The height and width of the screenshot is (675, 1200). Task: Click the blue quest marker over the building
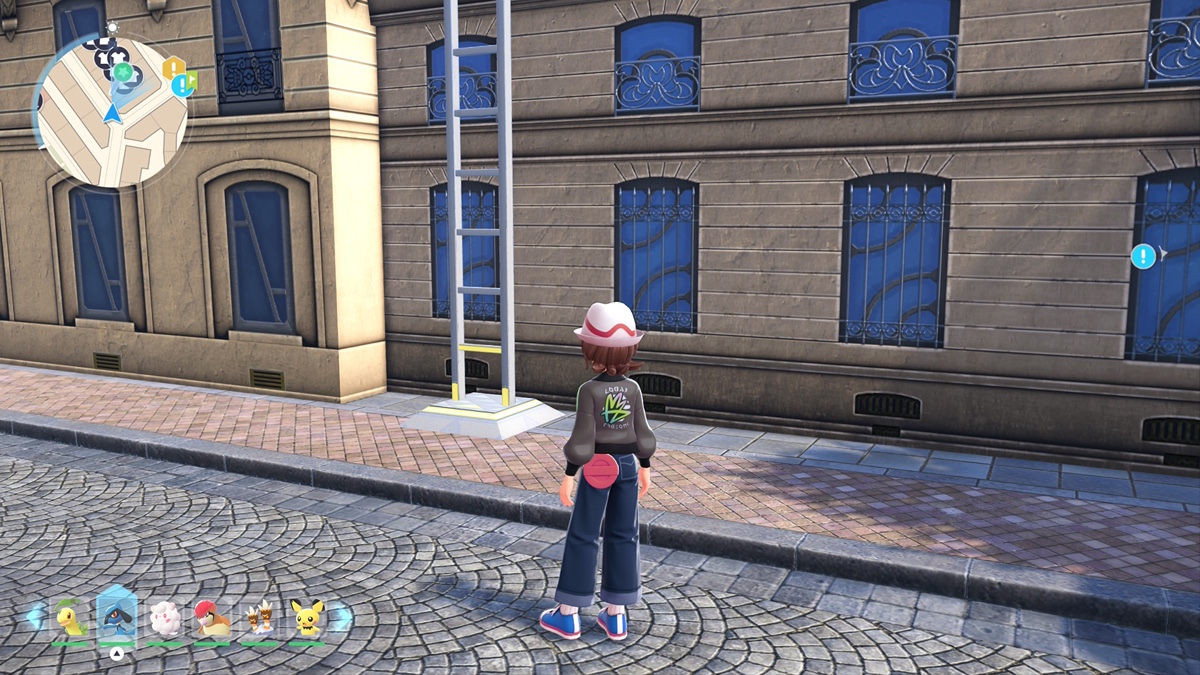click(1143, 256)
